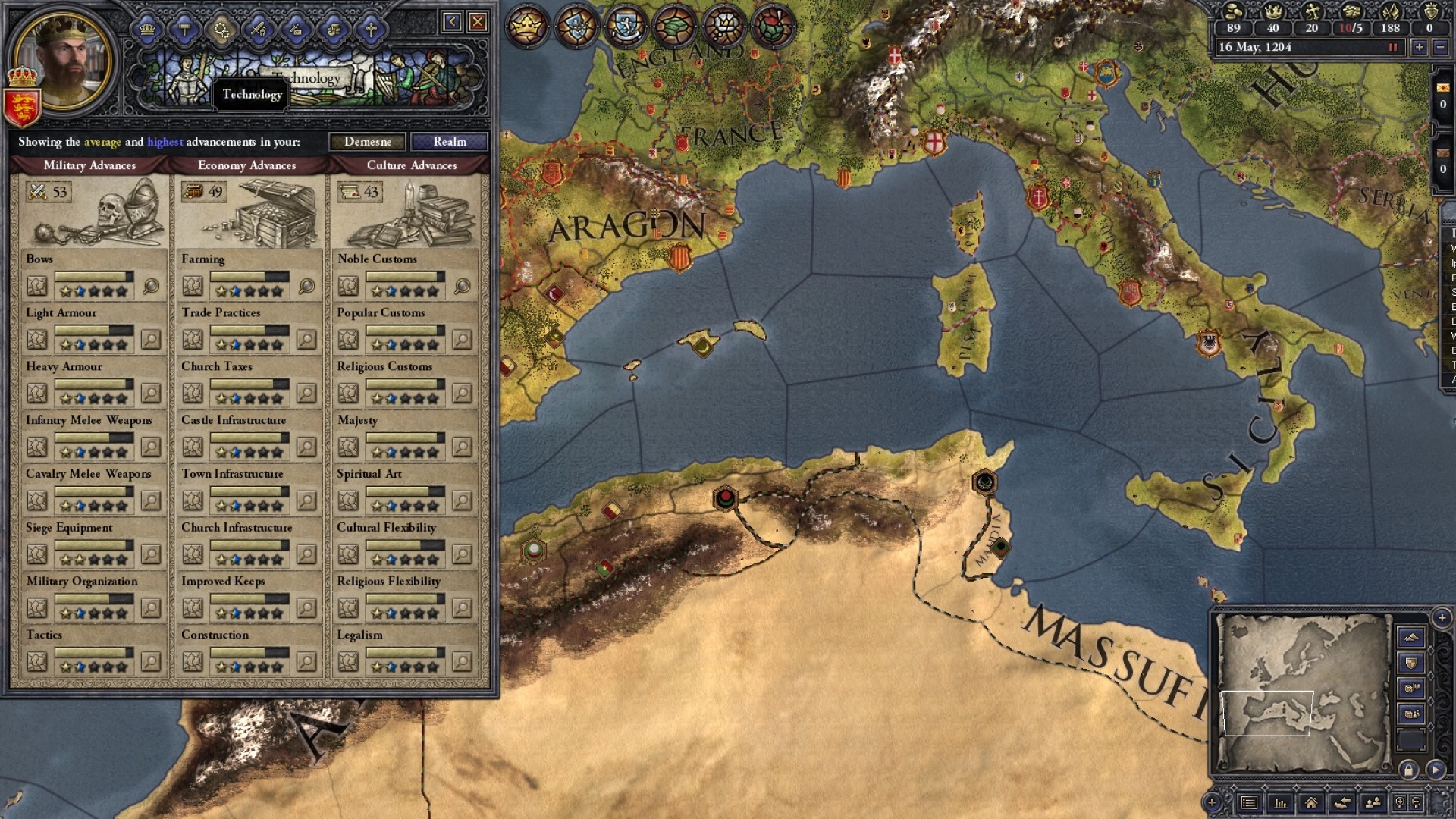Switch to the Laws screen crown tab

tap(146, 29)
